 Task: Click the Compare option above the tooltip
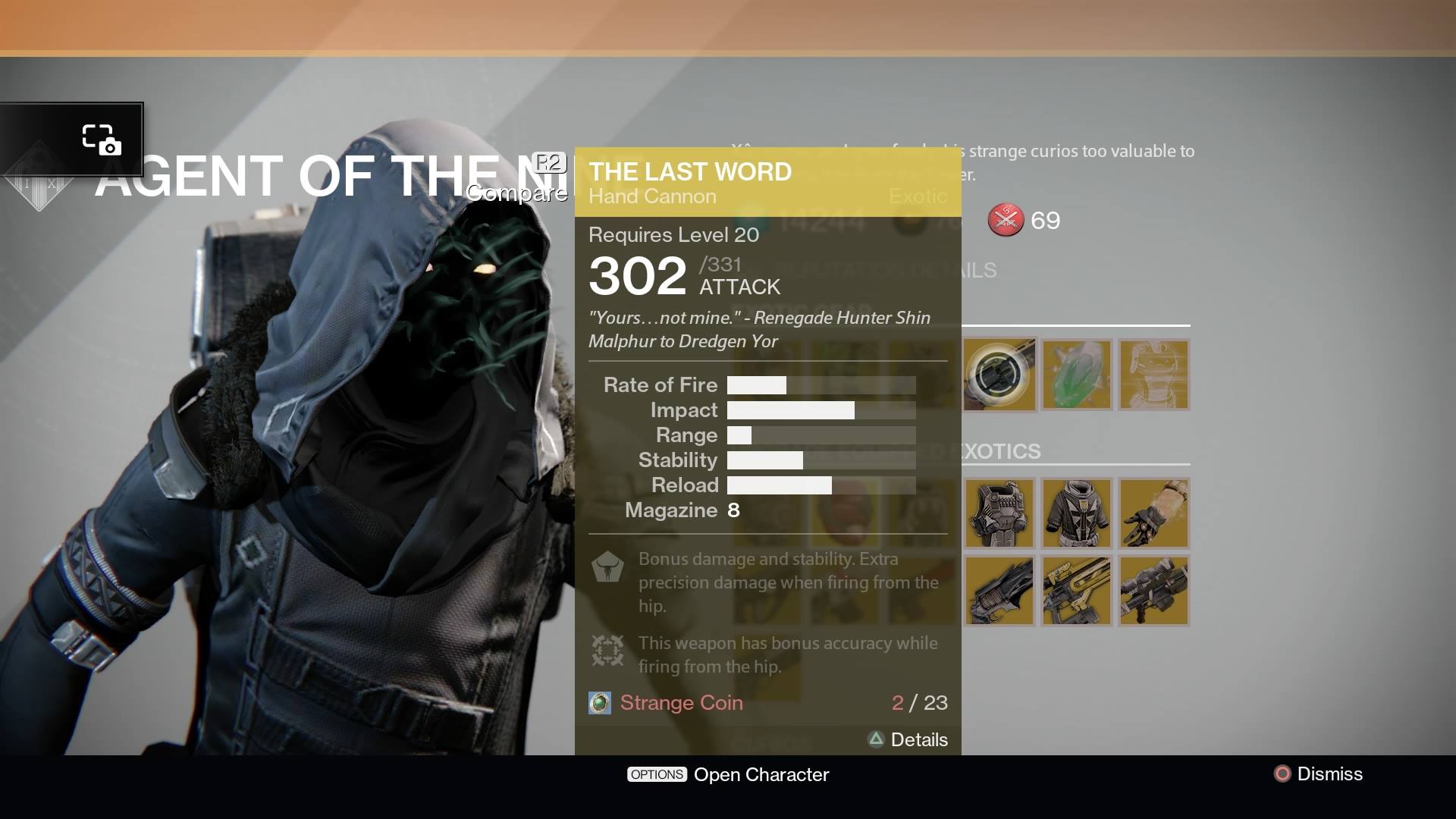click(x=517, y=193)
